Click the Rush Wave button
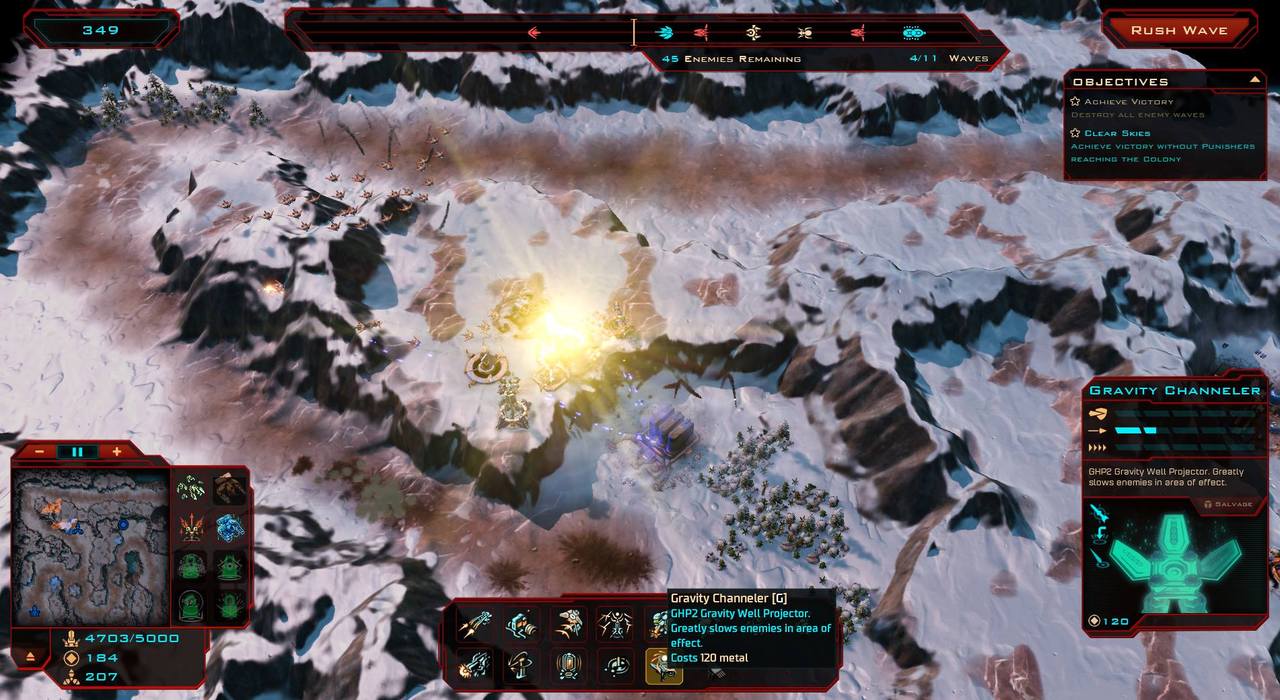This screenshot has height=700, width=1280. pyautogui.click(x=1179, y=31)
